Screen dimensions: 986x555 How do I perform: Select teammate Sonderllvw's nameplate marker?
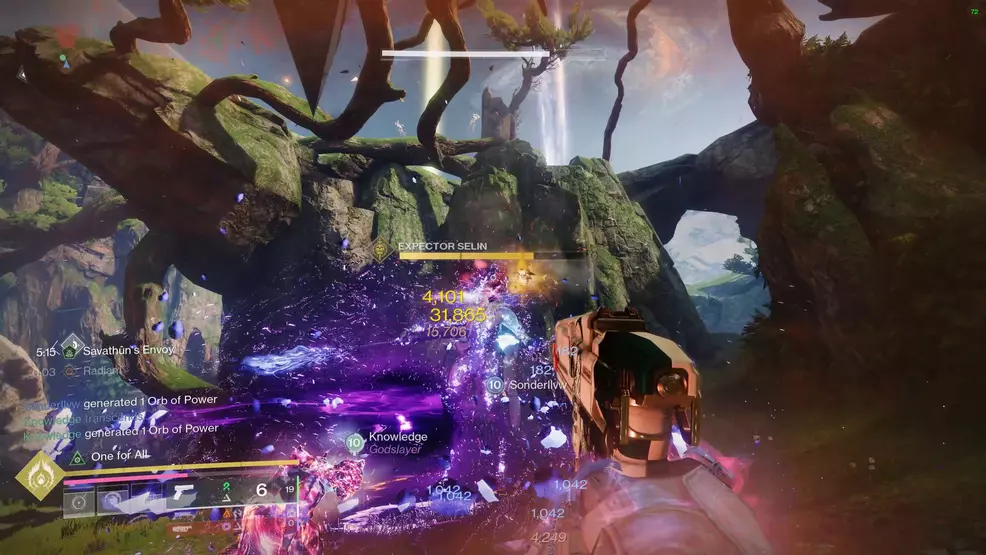(x=493, y=384)
